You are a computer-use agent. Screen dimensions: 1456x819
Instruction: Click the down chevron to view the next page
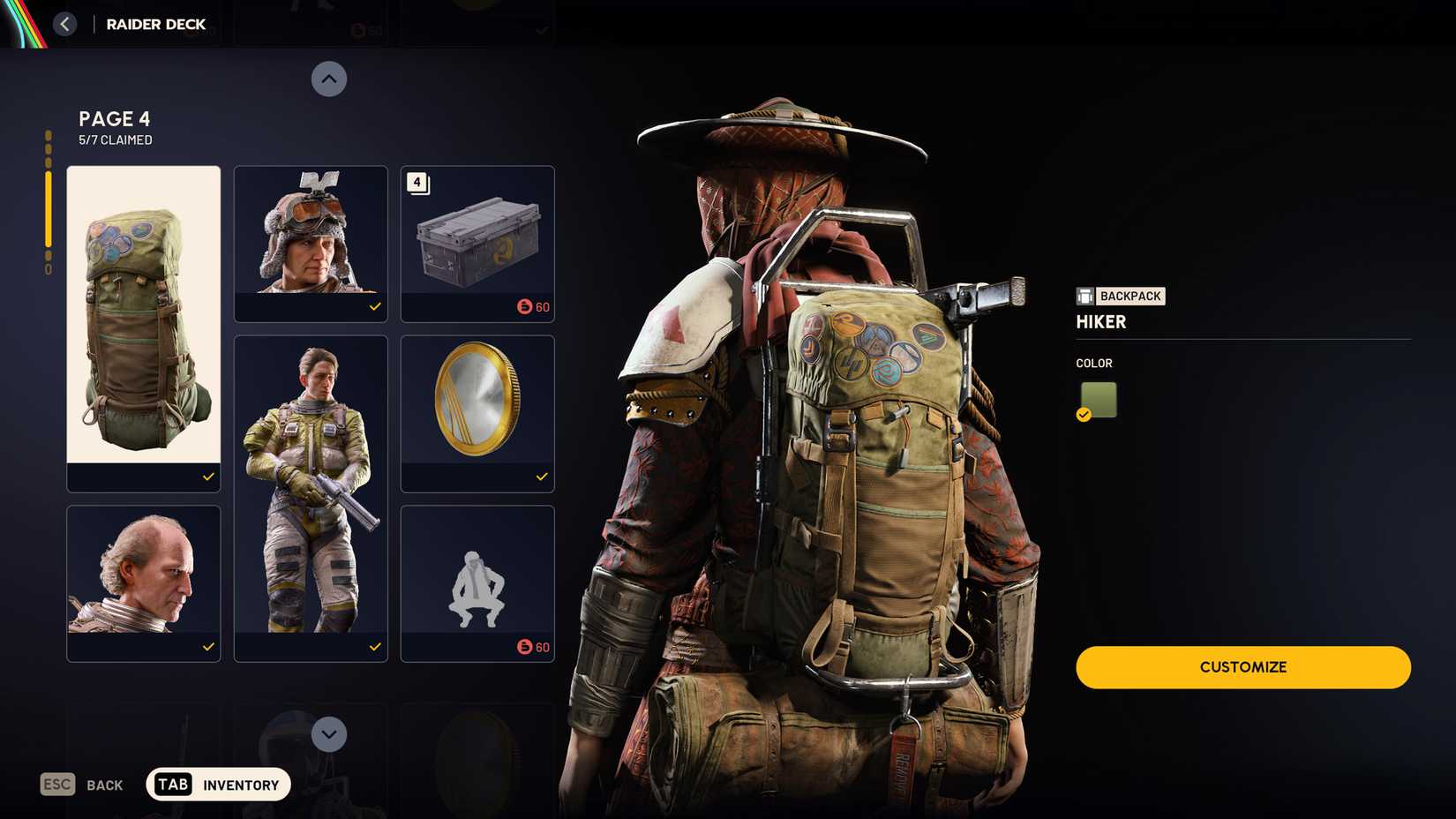pyautogui.click(x=329, y=733)
